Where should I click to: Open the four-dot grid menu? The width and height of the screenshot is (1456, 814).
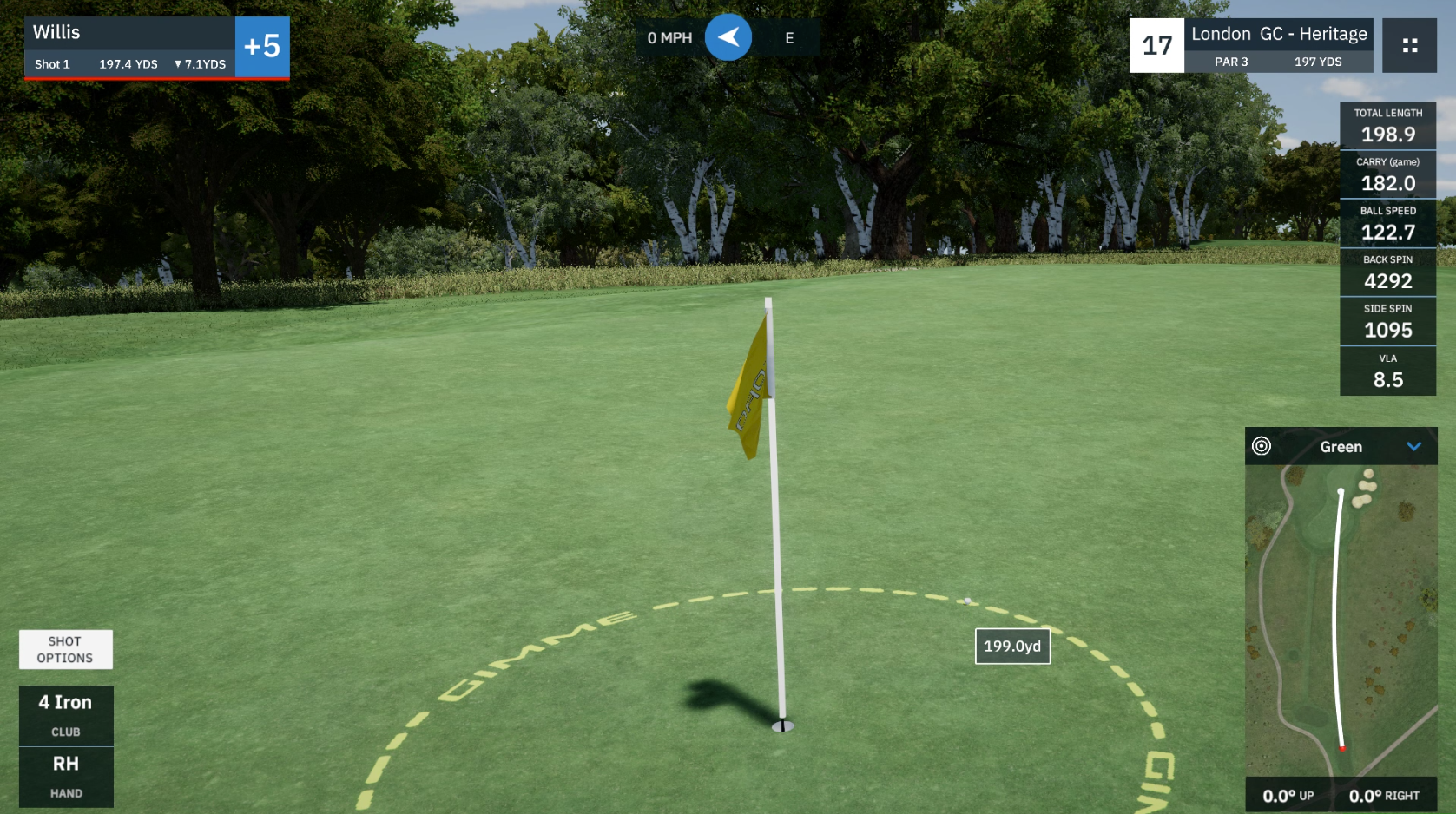(x=1409, y=45)
